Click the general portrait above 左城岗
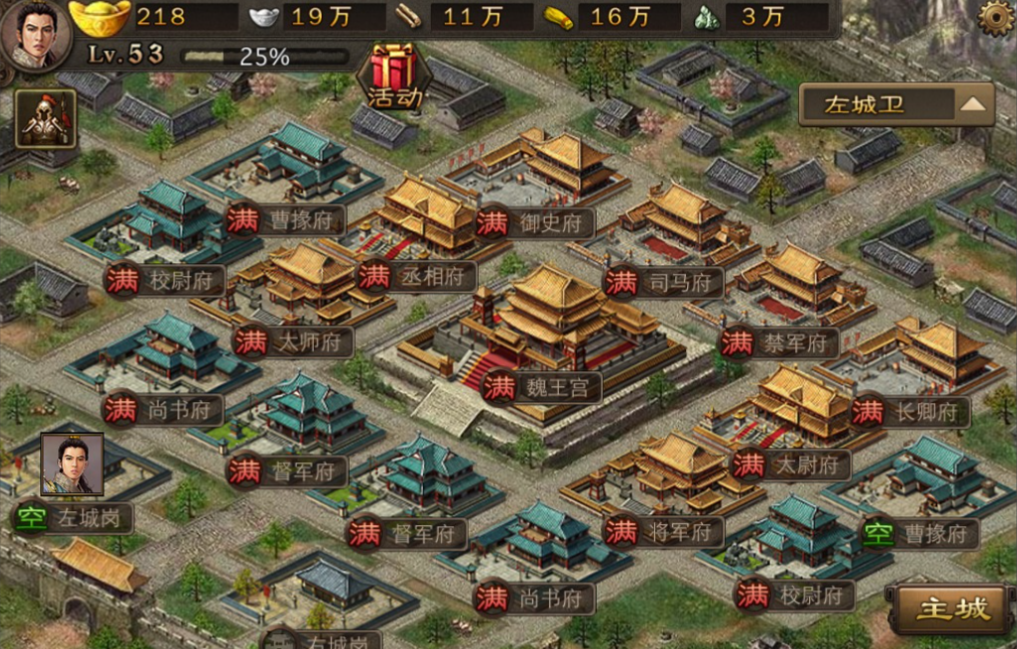The width and height of the screenshot is (1017, 649). [x=72, y=464]
